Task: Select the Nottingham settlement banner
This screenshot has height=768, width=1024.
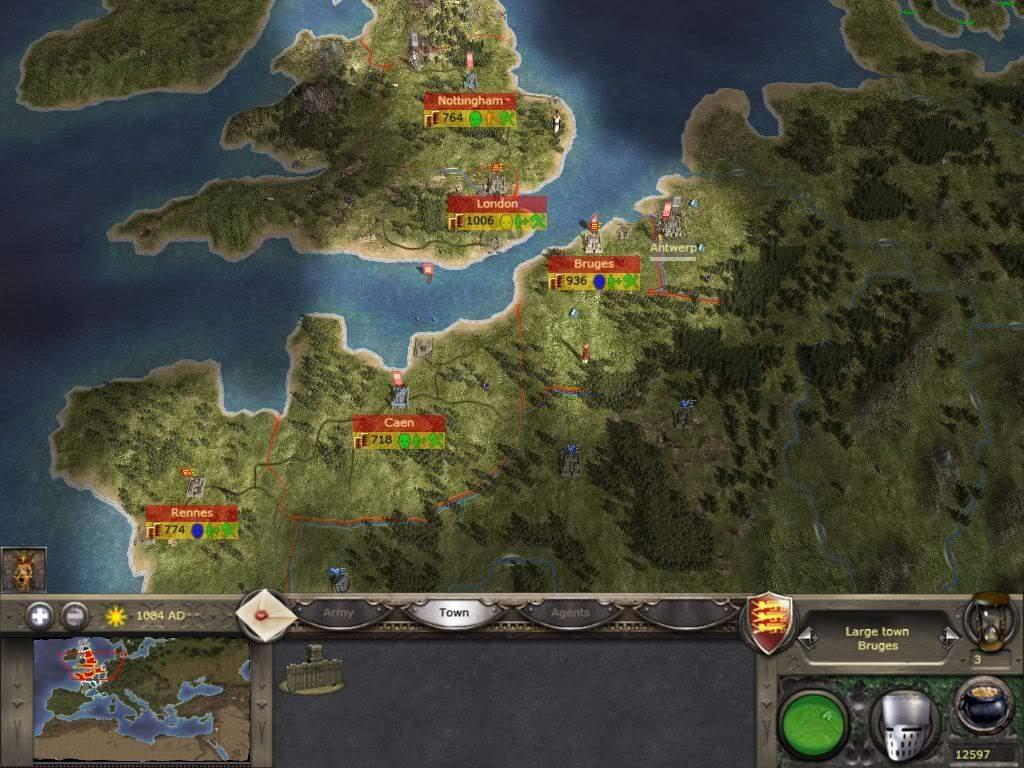Action: (x=469, y=101)
